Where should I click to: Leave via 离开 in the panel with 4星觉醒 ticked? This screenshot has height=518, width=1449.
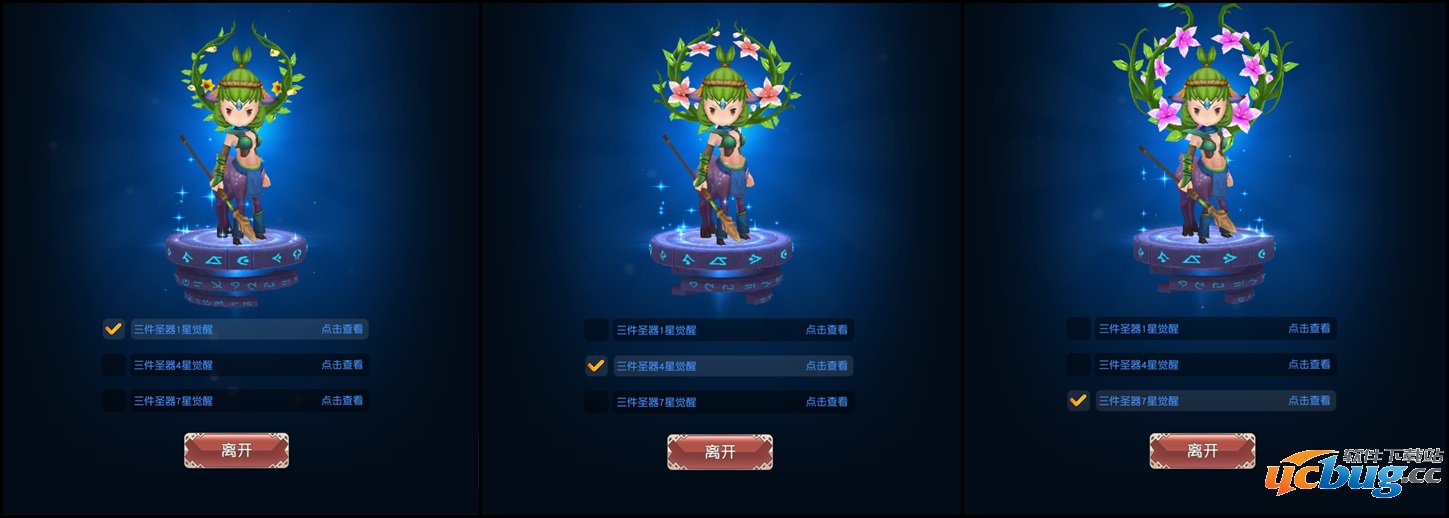tap(720, 452)
